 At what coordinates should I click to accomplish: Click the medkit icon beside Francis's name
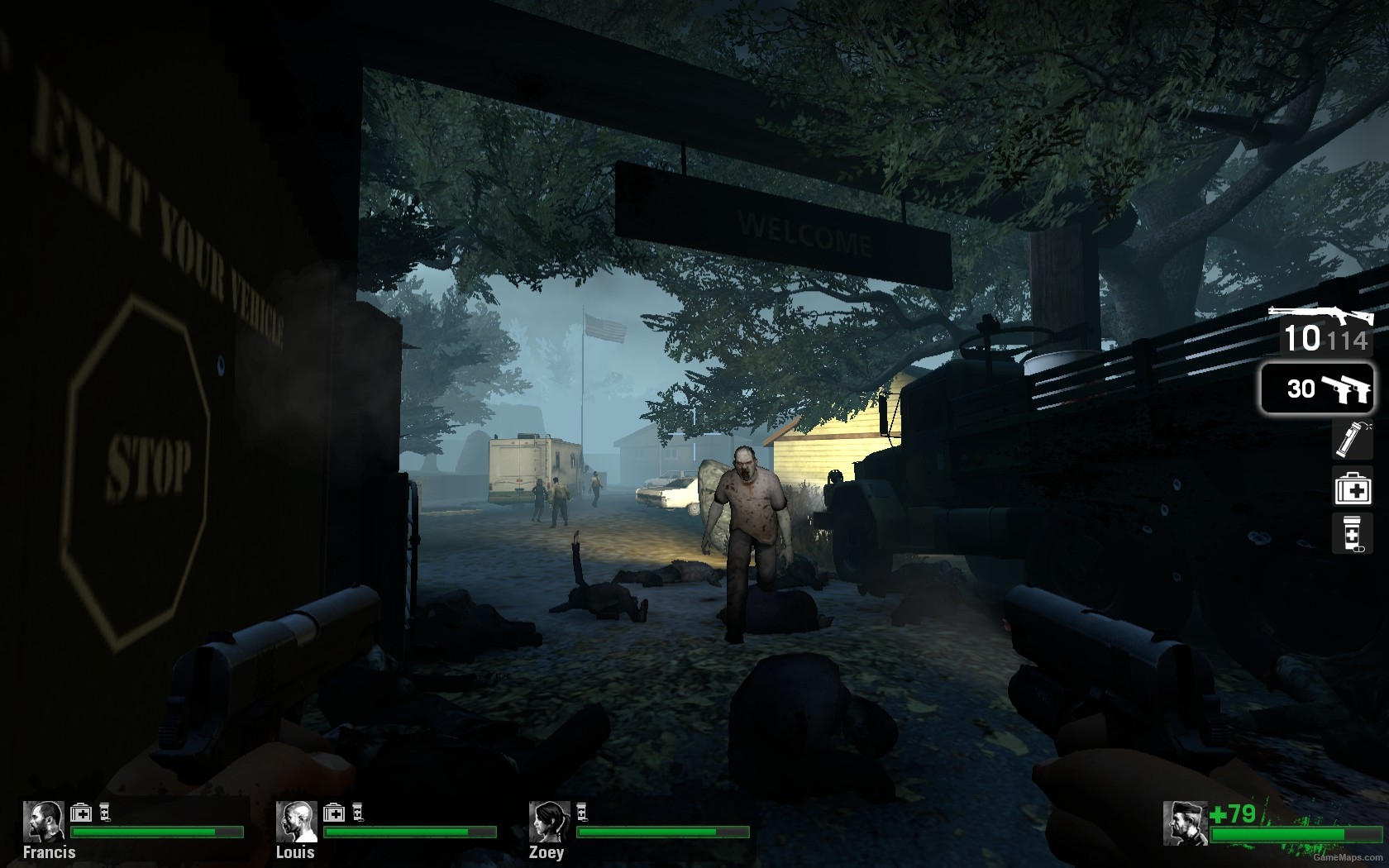point(80,813)
